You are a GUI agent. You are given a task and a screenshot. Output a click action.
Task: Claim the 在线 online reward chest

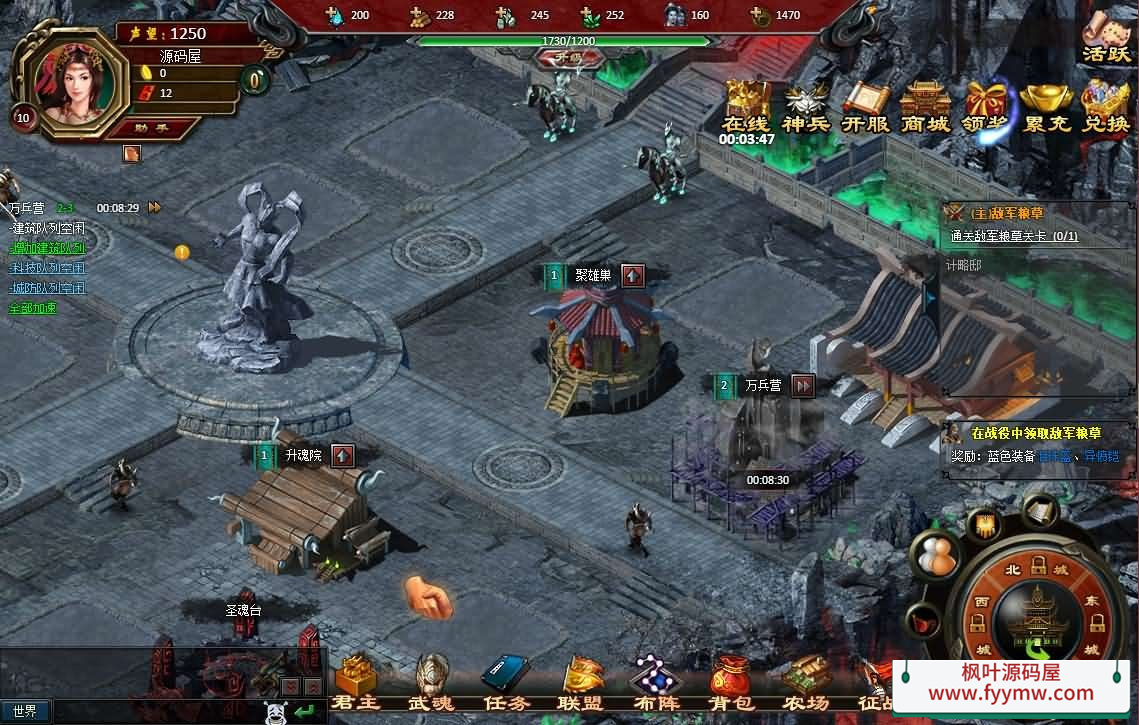[747, 106]
